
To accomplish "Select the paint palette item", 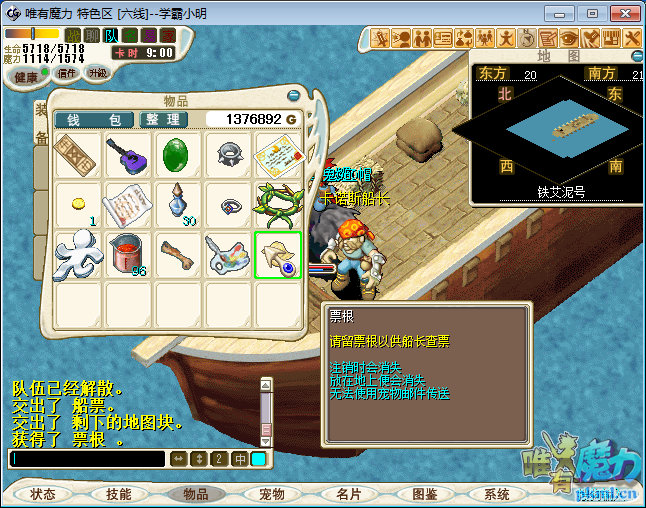I will click(x=228, y=254).
